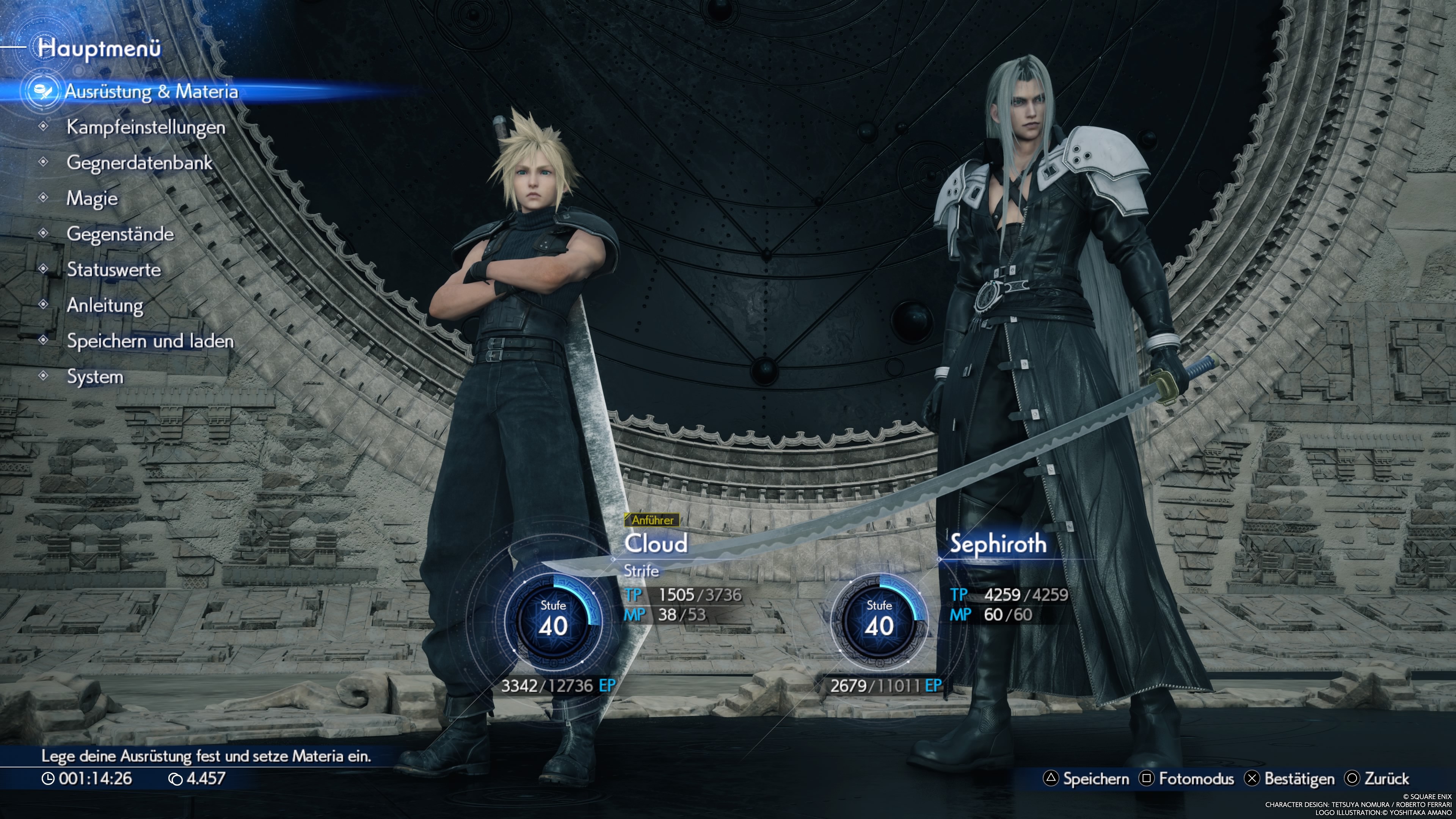
Task: Choose Magie from main menu
Action: pos(92,198)
